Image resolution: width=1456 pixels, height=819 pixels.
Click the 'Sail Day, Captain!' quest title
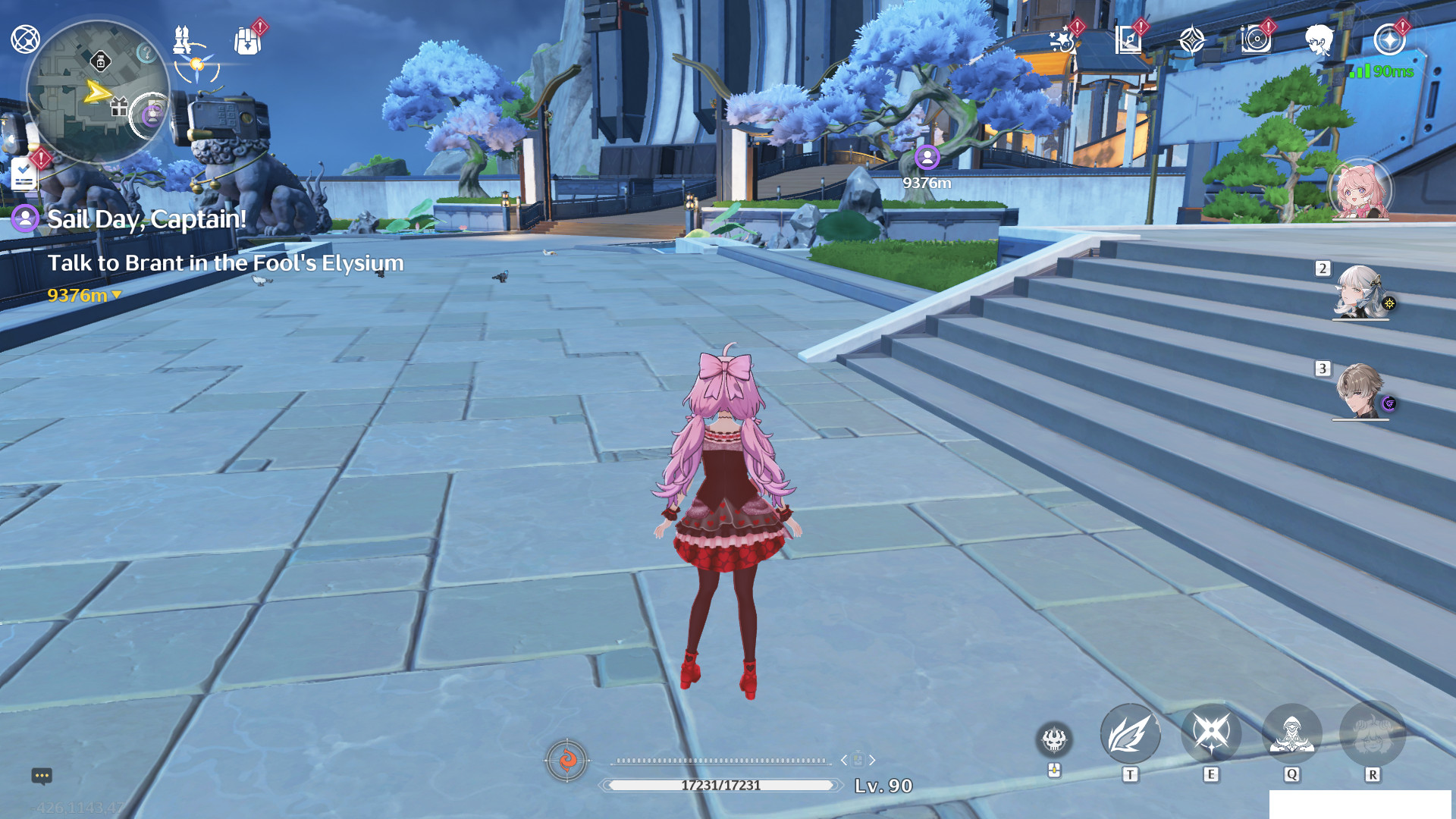pos(146,220)
